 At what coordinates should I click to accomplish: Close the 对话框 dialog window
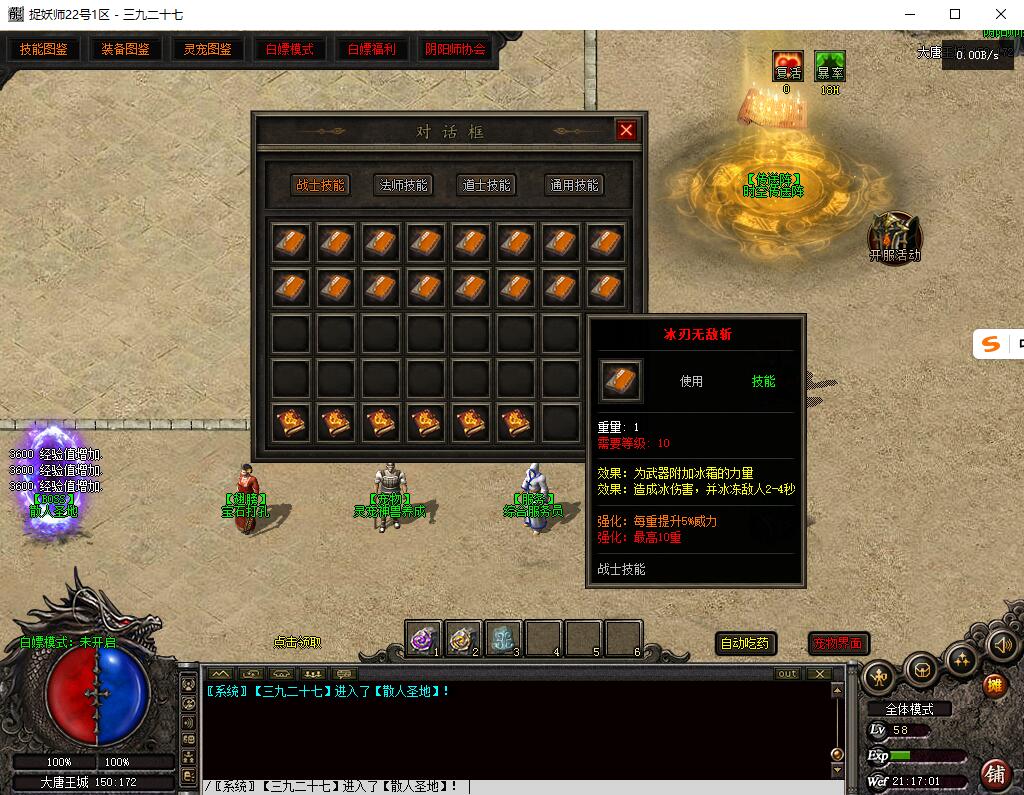point(626,131)
